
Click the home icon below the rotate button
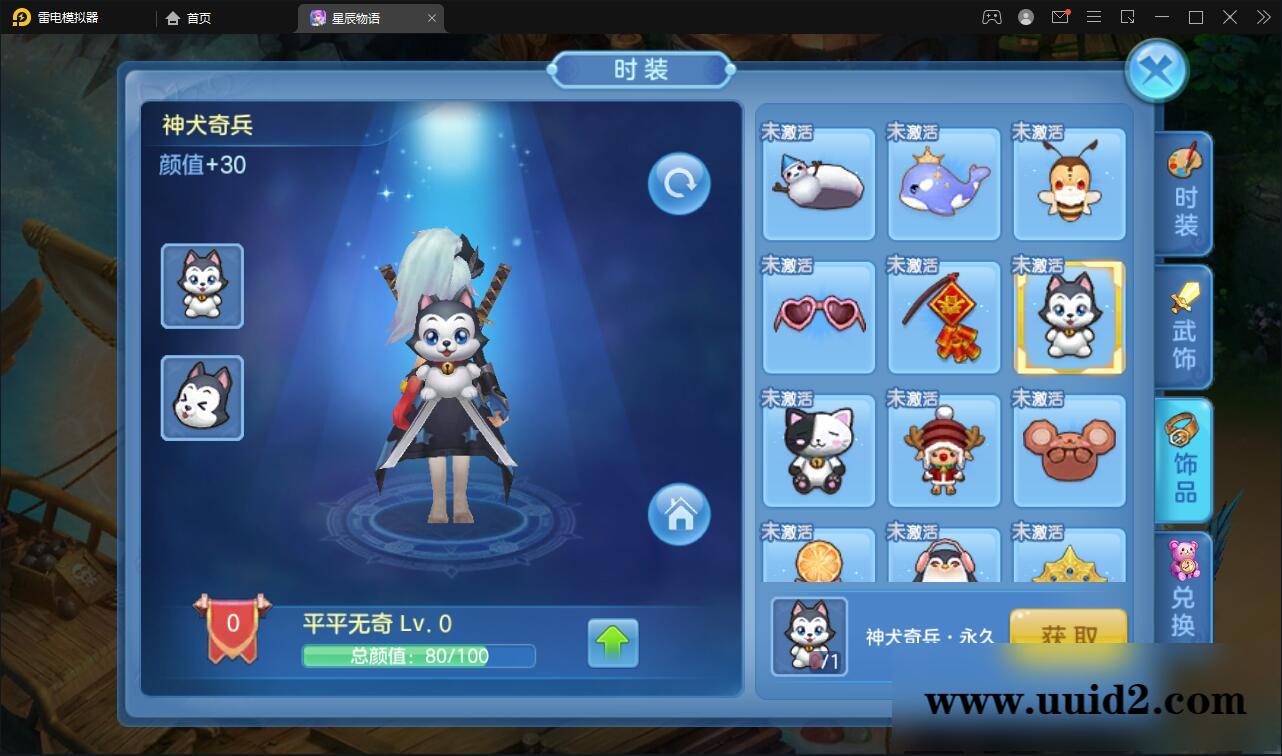pyautogui.click(x=678, y=514)
